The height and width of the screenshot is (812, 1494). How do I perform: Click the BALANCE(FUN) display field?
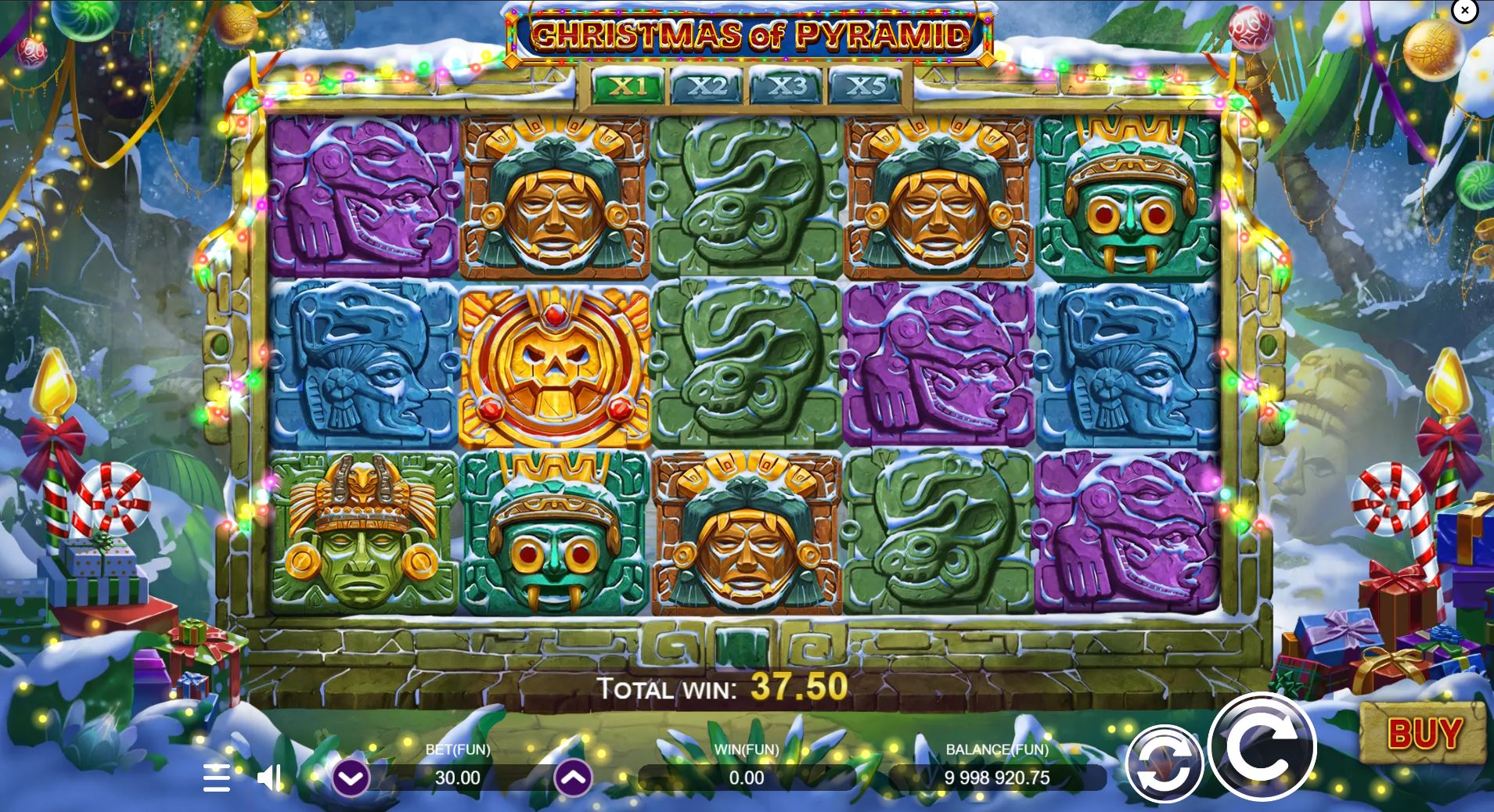click(x=999, y=778)
